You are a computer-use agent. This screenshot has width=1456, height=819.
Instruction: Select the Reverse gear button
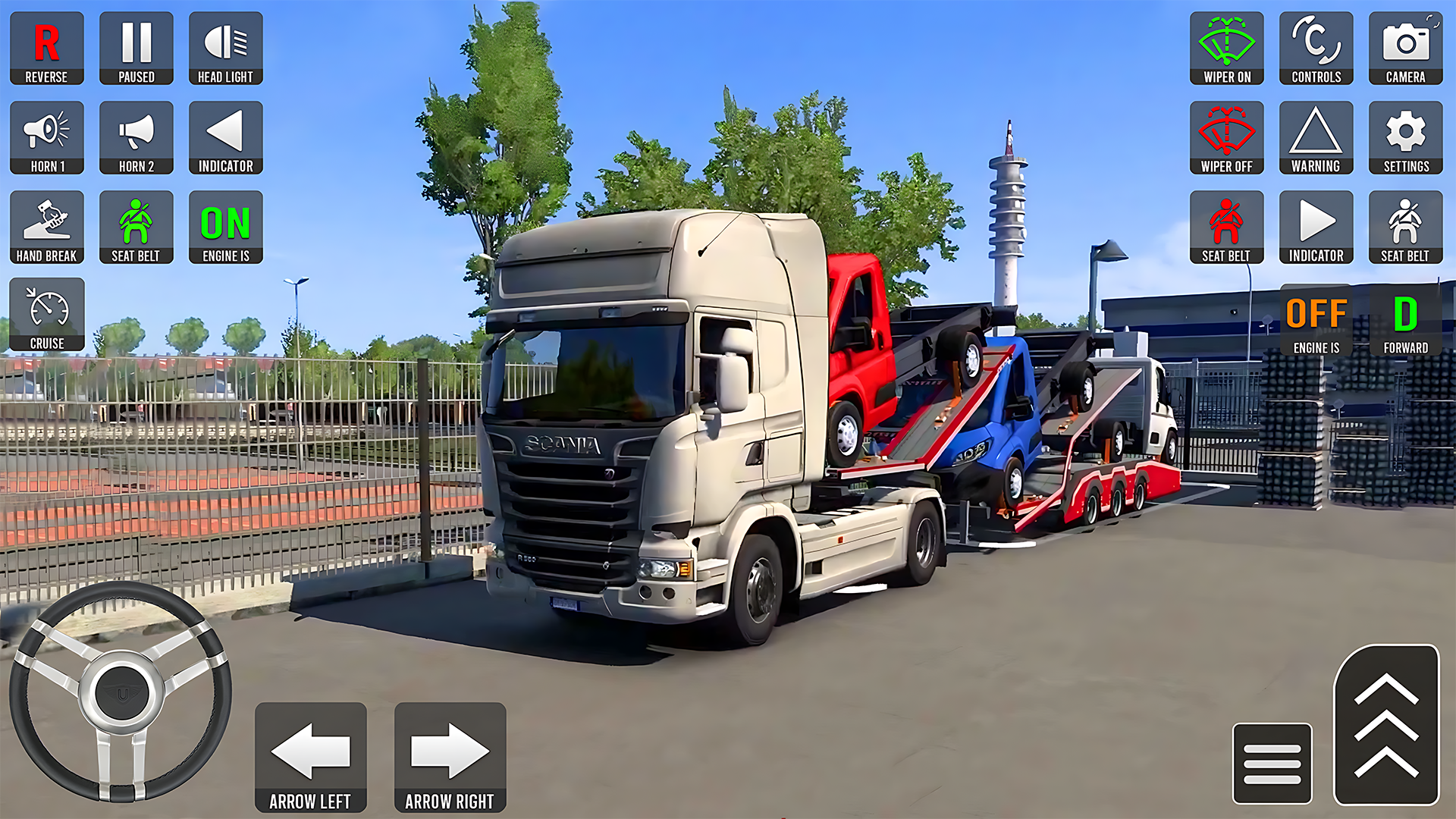click(x=46, y=47)
